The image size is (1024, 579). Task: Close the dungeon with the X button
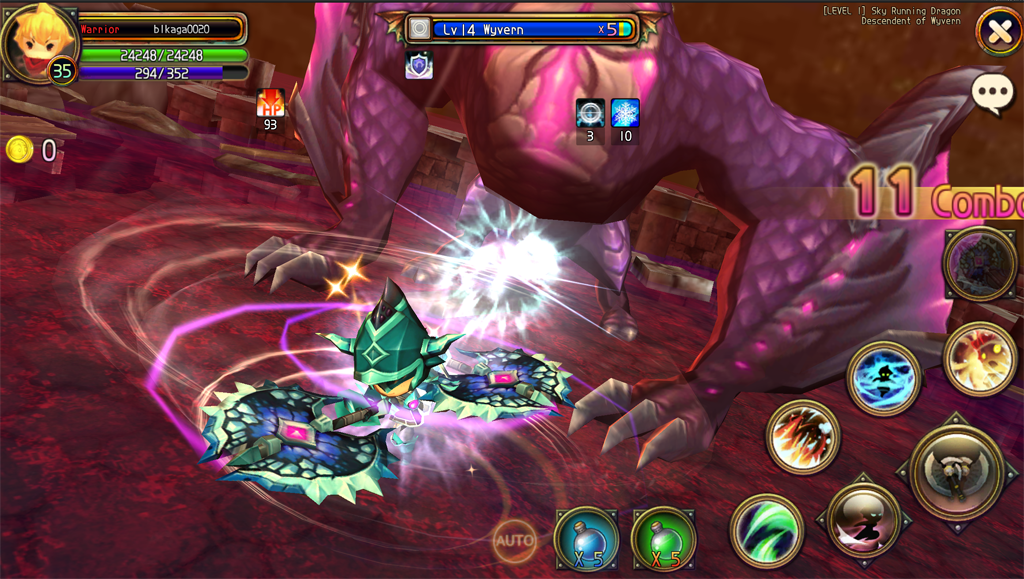(x=998, y=31)
